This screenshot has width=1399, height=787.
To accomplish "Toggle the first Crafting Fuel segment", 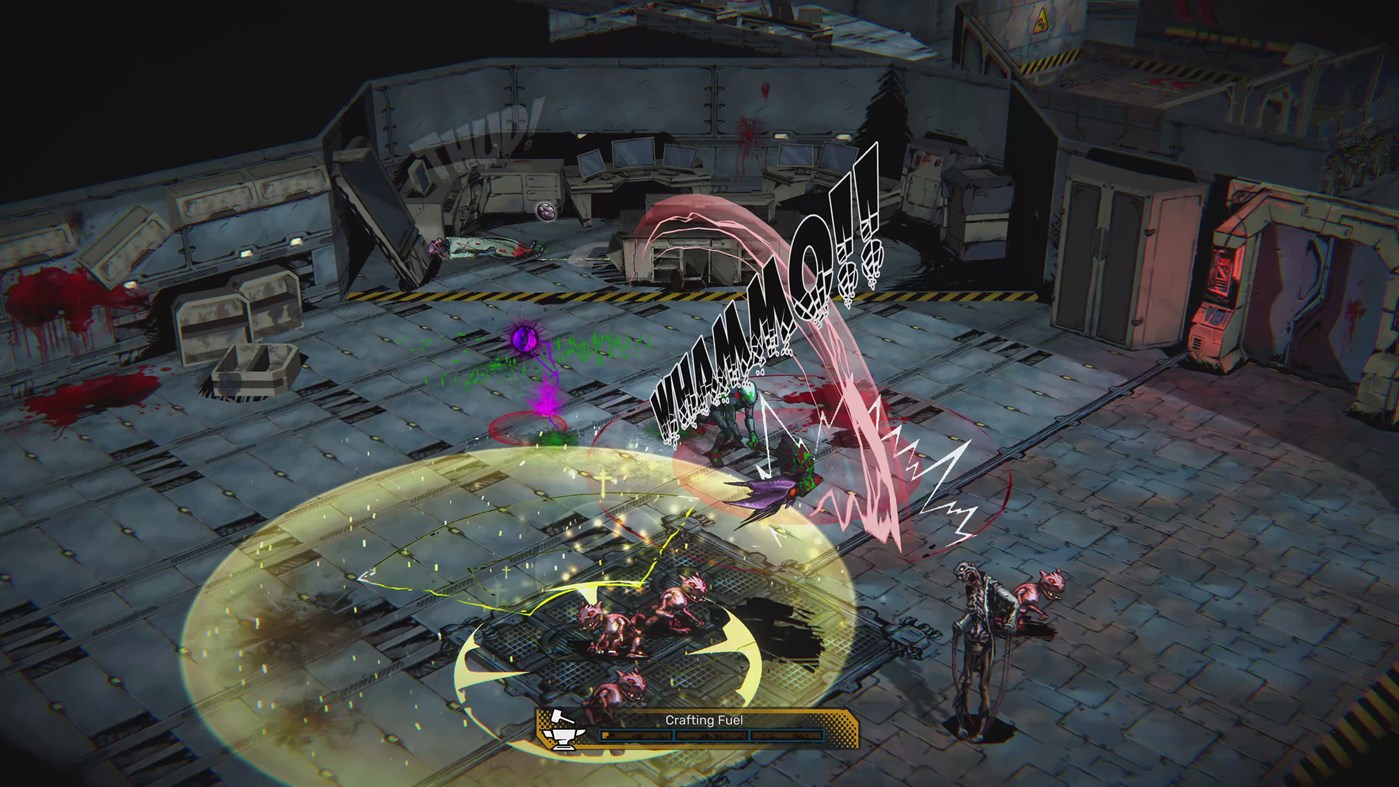I will tap(635, 734).
